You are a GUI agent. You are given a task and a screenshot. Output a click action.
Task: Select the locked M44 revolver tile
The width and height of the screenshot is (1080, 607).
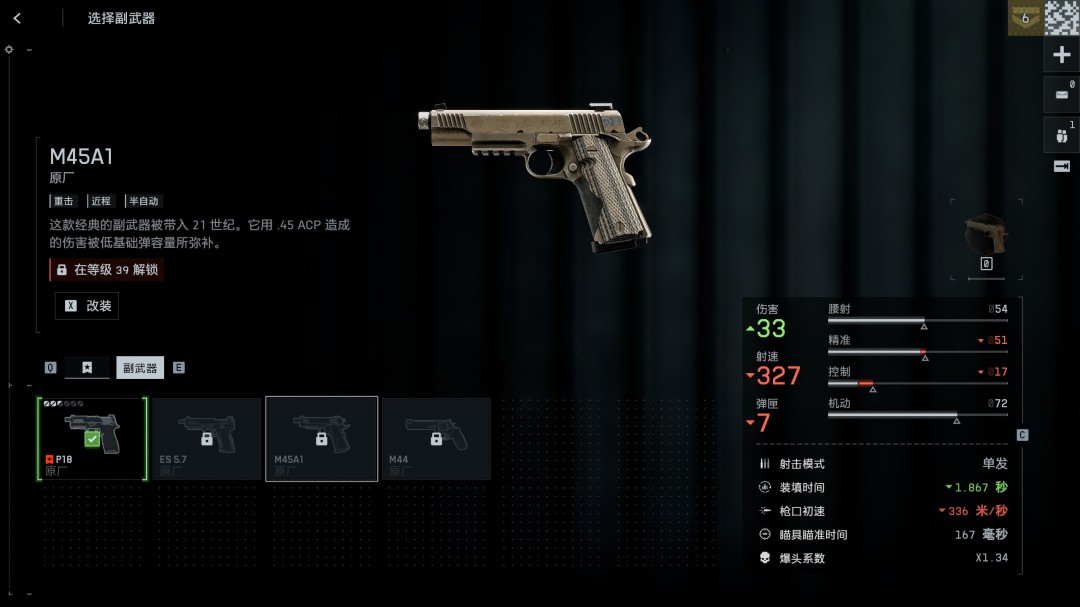tap(436, 439)
